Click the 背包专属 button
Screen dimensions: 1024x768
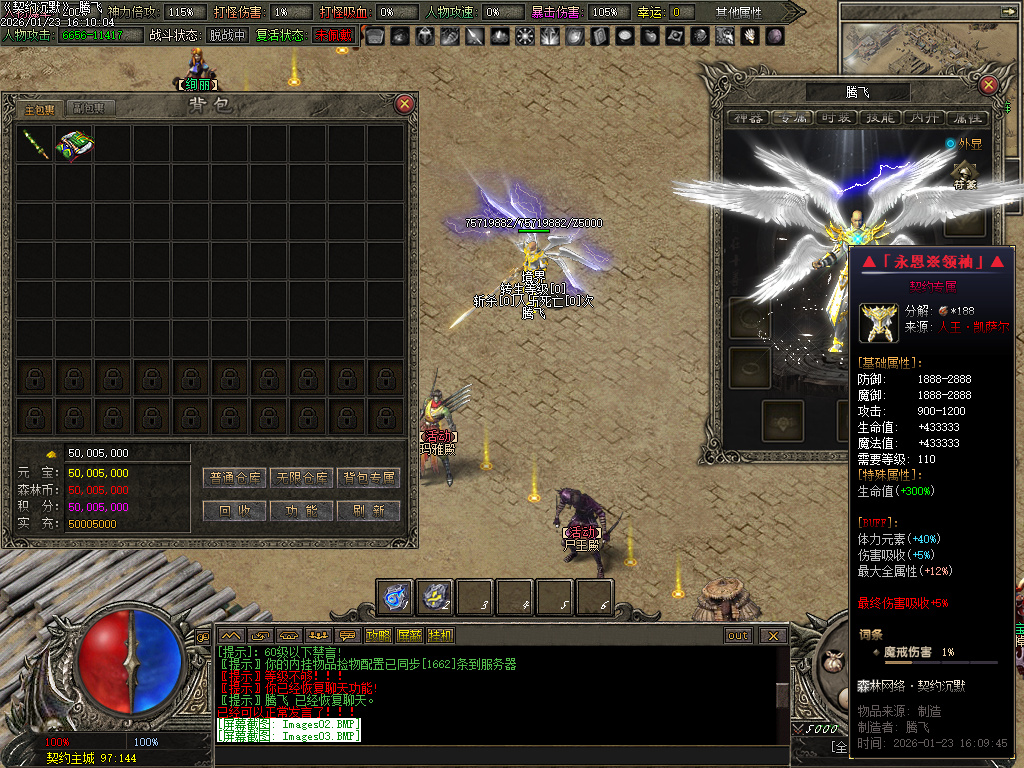tap(369, 478)
